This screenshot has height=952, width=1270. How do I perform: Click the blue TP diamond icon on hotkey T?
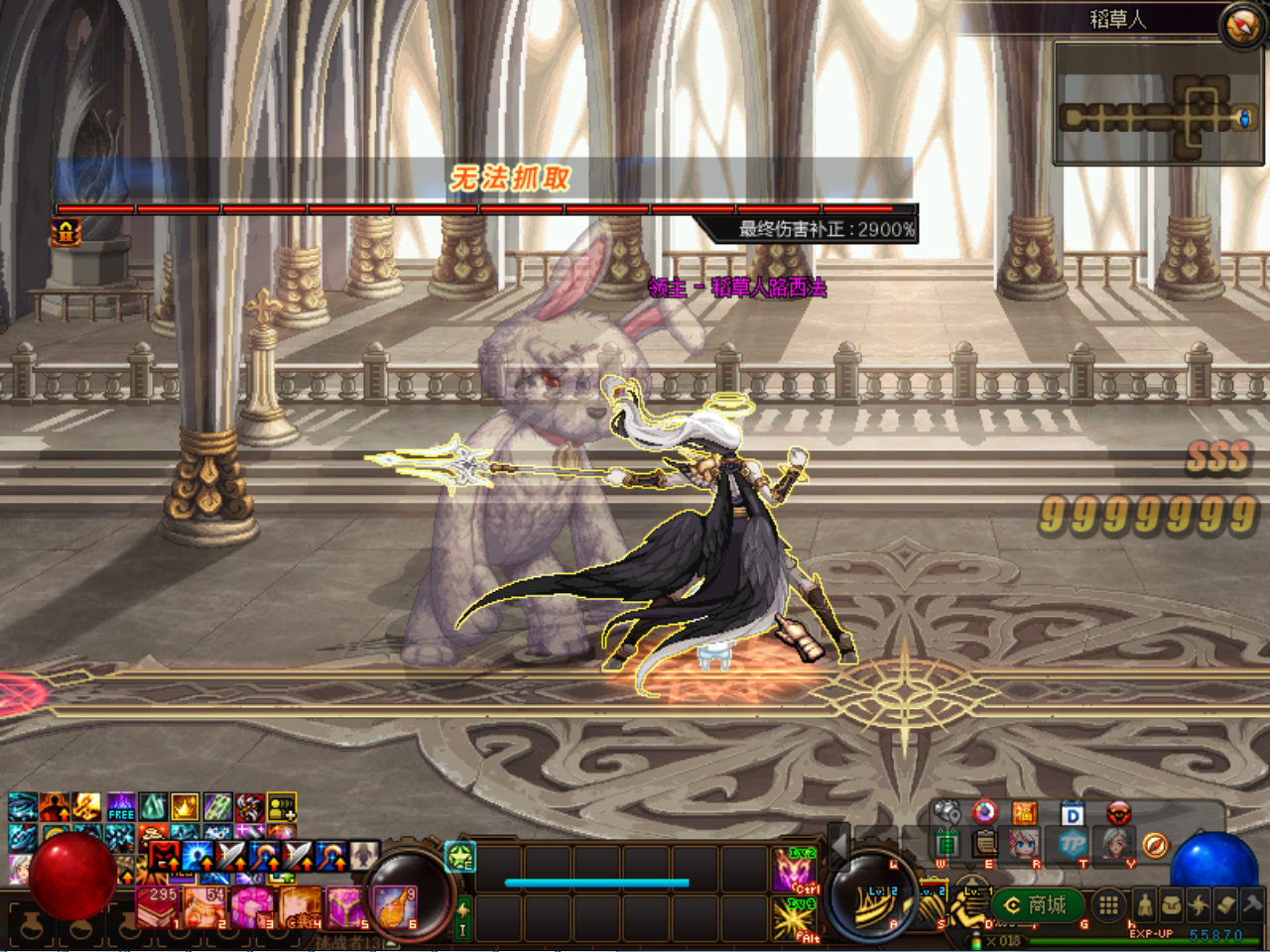click(x=1071, y=844)
